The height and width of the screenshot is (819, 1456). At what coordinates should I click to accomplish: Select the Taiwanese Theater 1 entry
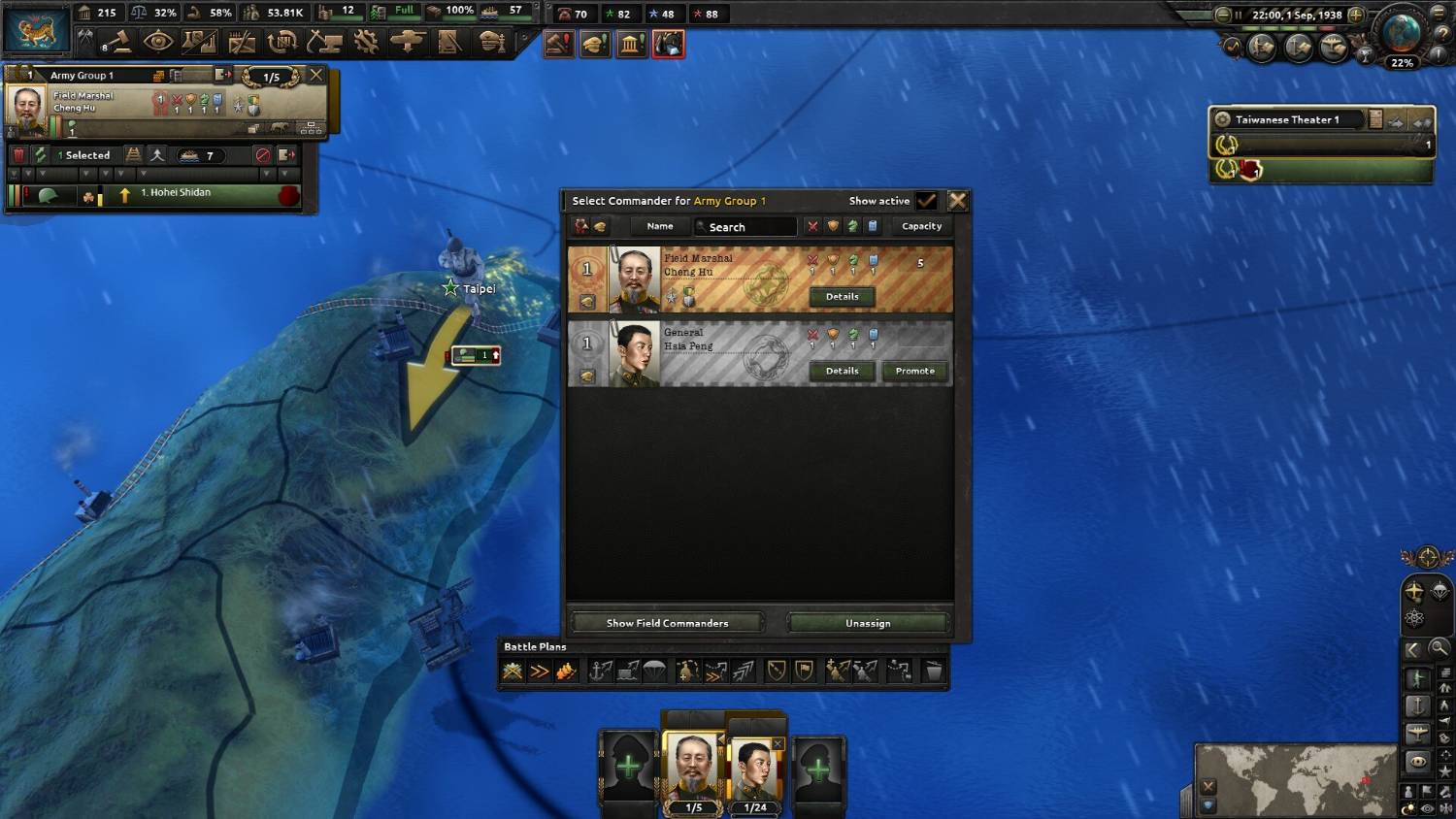pyautogui.click(x=1286, y=119)
